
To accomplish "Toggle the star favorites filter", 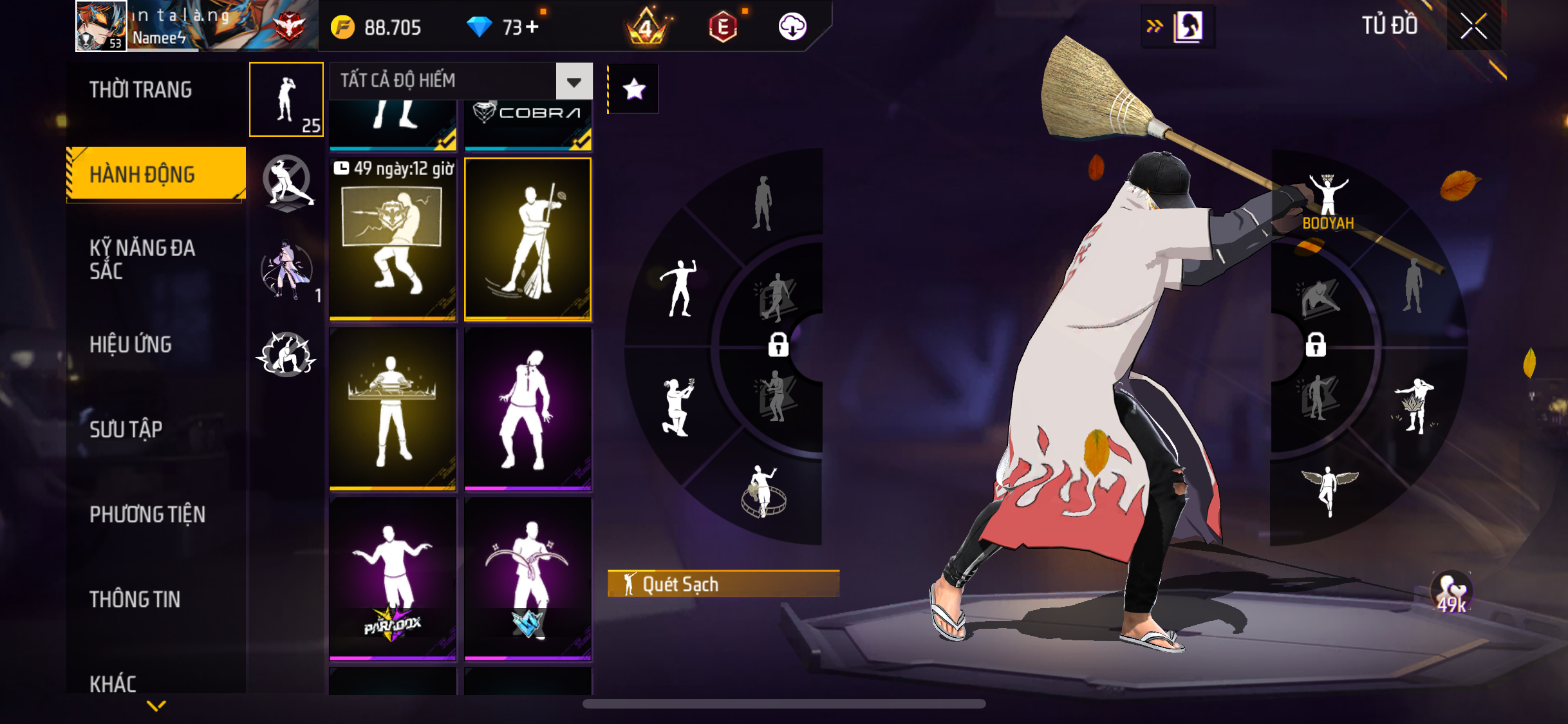I will click(634, 89).
